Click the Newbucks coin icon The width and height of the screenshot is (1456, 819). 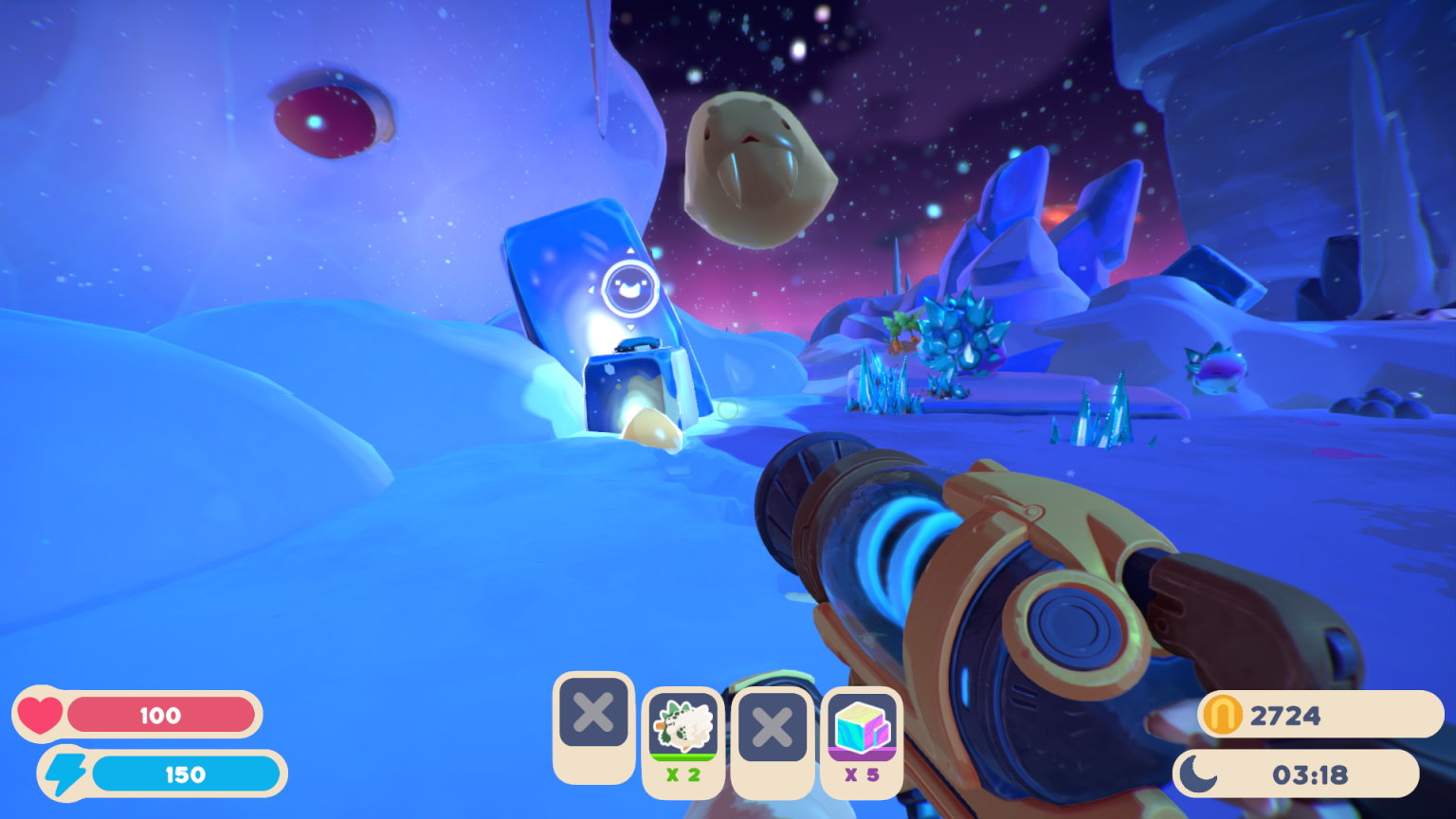coord(1221,716)
